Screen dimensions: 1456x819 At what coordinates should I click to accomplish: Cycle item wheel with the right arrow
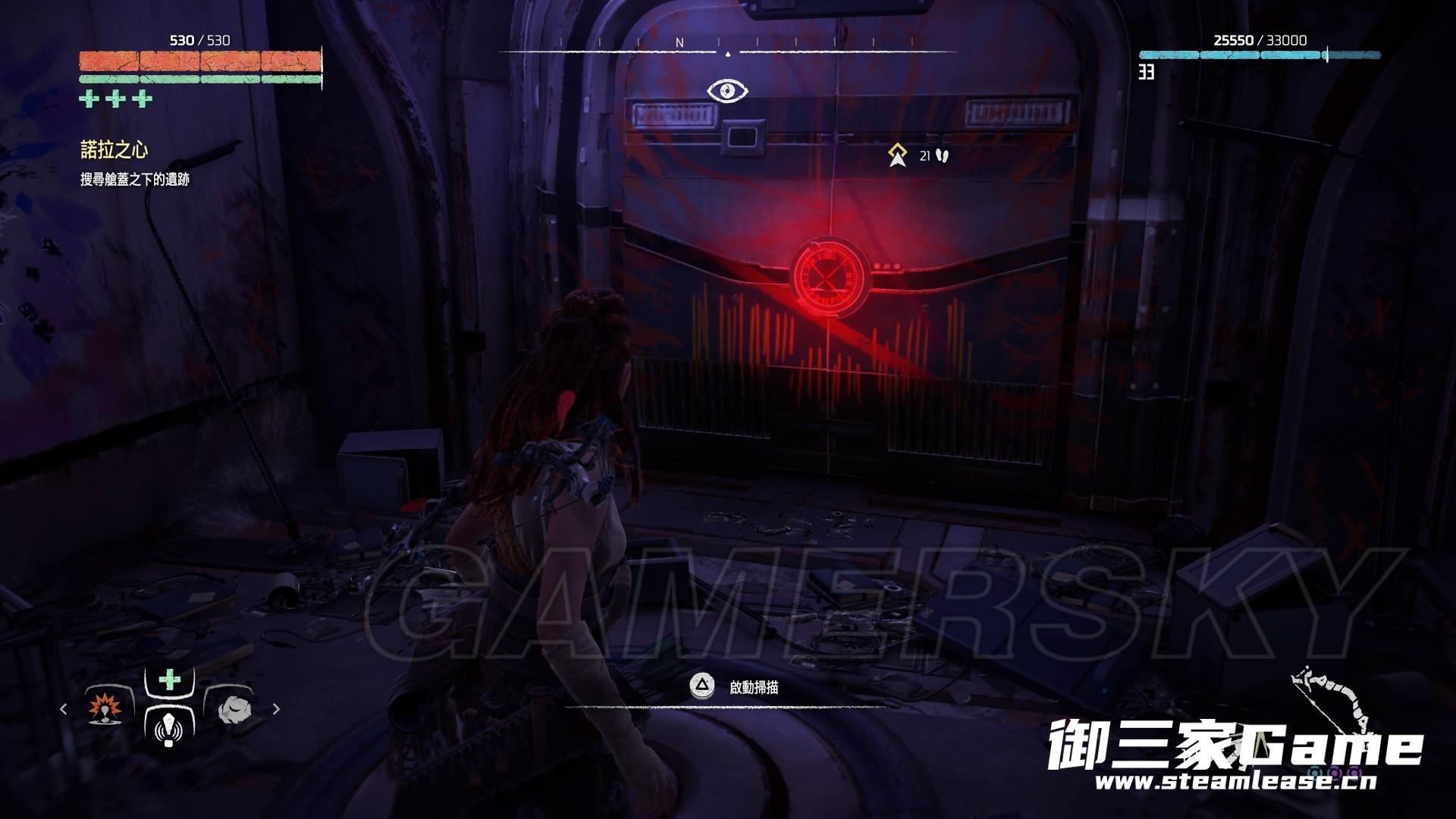click(x=276, y=709)
